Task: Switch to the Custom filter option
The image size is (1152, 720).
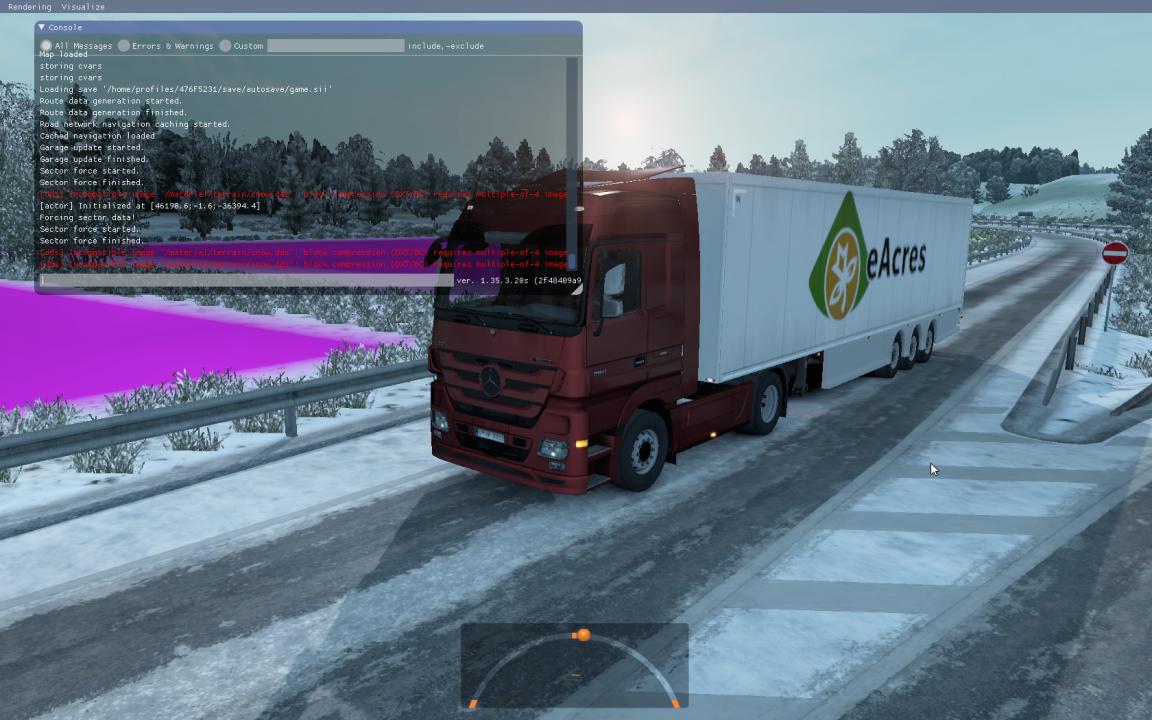Action: point(226,46)
